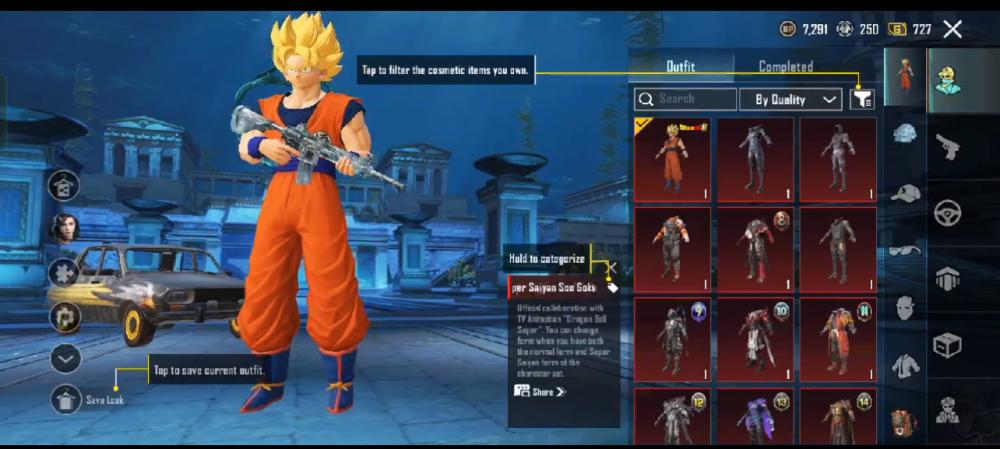Image resolution: width=1000 pixels, height=449 pixels.
Task: Toggle the owned-items filter funnel icon
Action: [x=862, y=99]
